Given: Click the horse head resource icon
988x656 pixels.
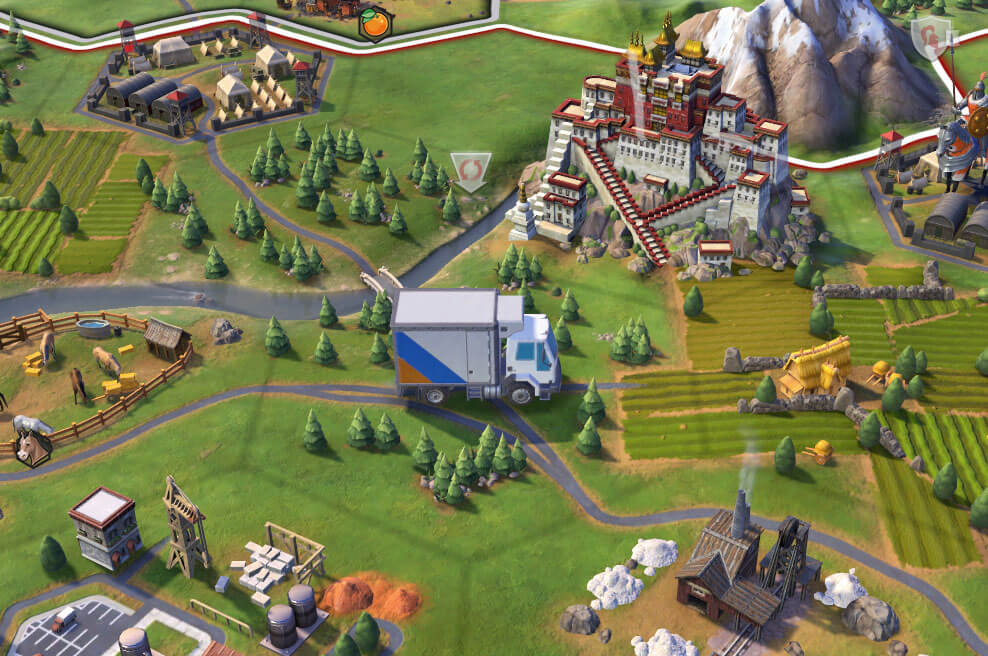Looking at the screenshot, I should [x=32, y=446].
